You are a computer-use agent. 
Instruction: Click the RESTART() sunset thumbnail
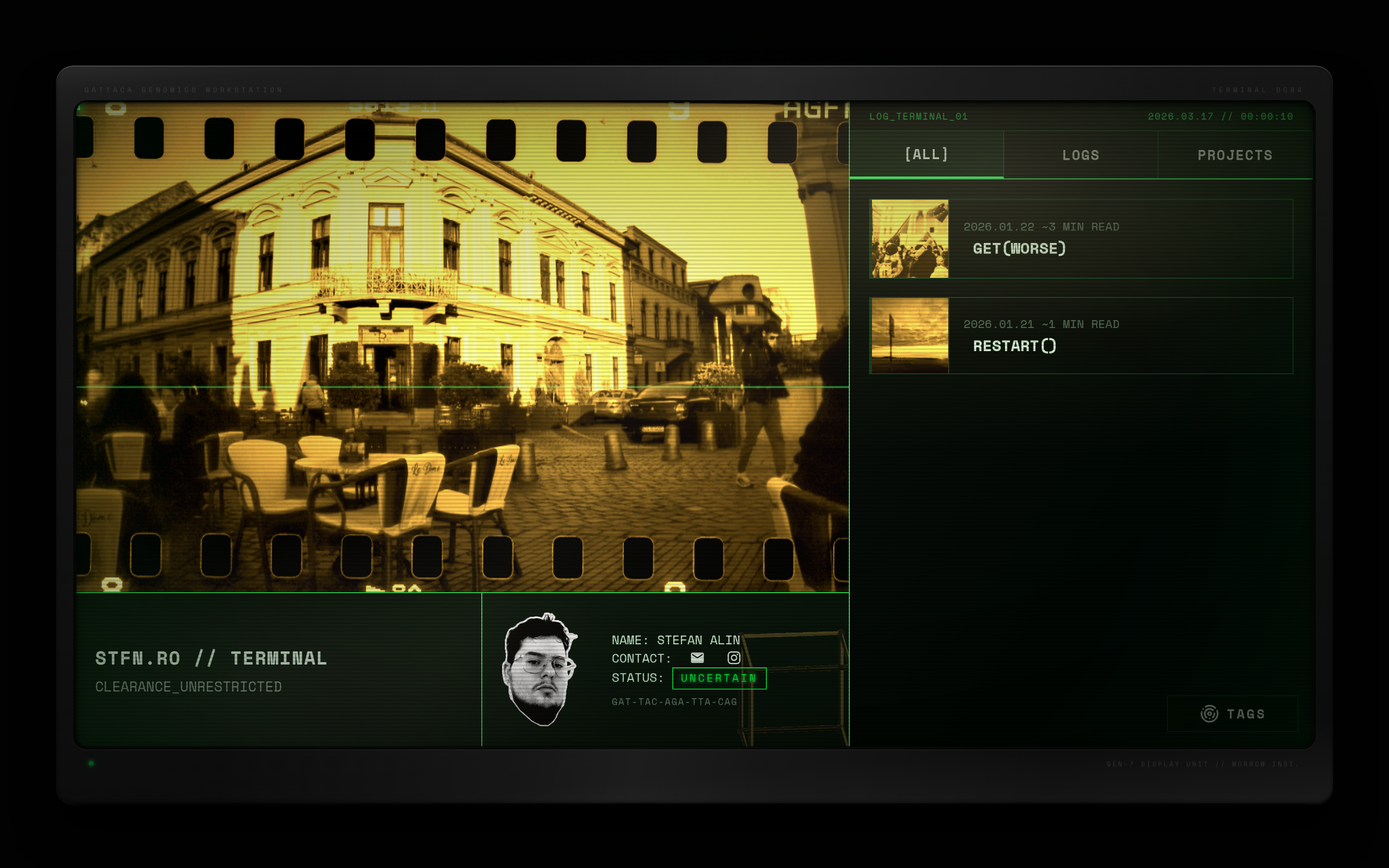[910, 335]
